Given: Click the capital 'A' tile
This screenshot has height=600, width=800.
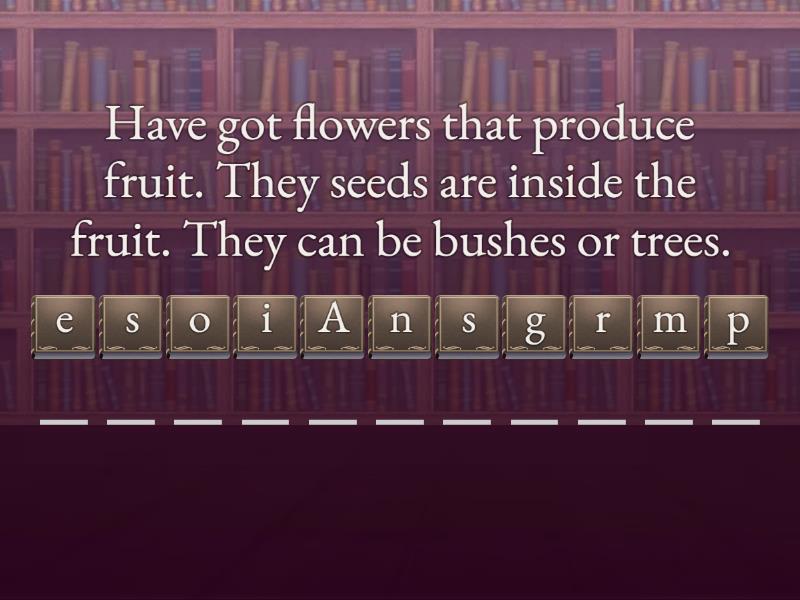Looking at the screenshot, I should (334, 326).
